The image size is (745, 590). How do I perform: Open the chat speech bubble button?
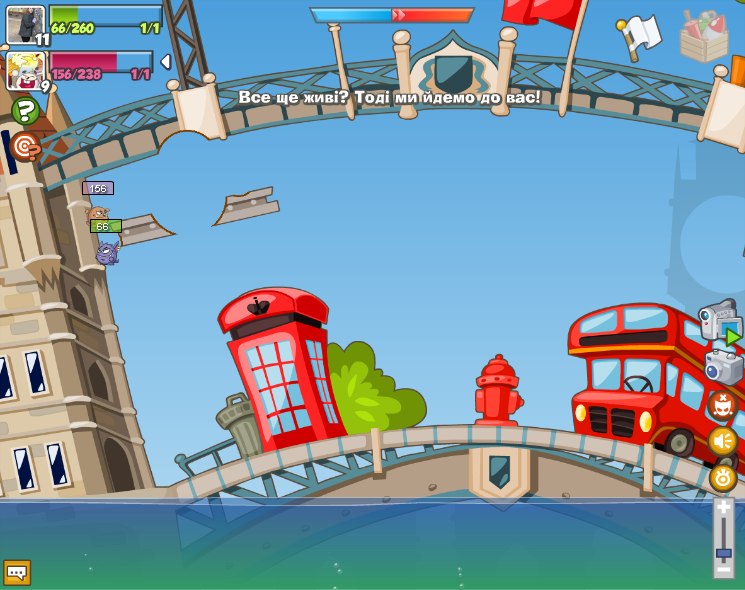[17, 572]
